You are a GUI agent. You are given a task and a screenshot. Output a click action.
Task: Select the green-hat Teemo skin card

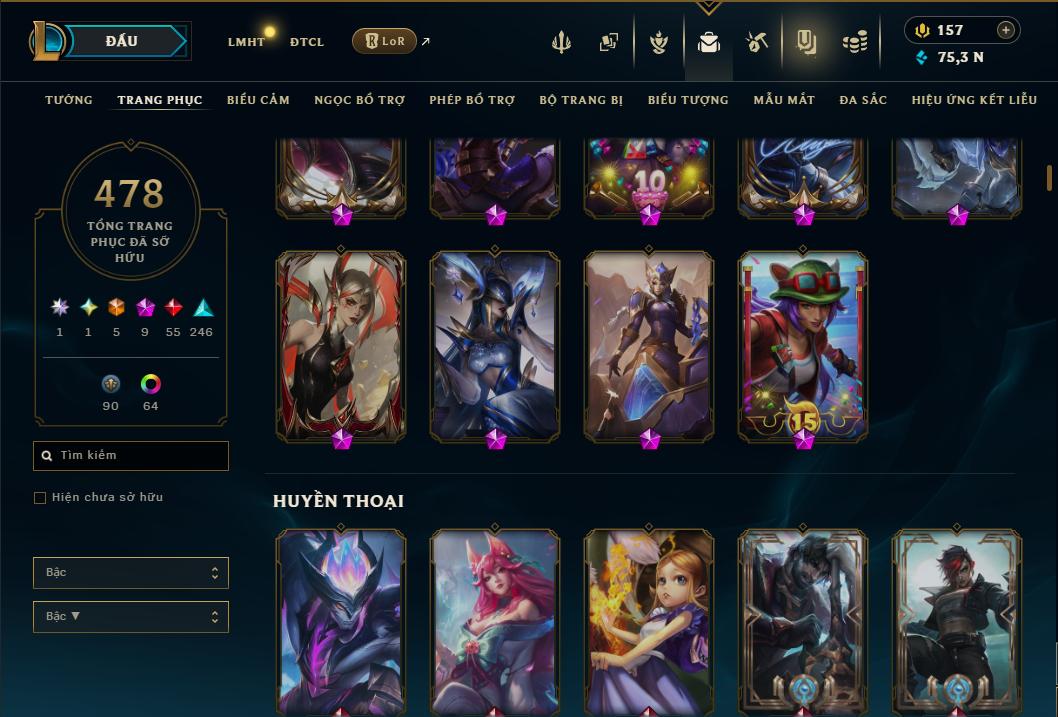pos(803,345)
